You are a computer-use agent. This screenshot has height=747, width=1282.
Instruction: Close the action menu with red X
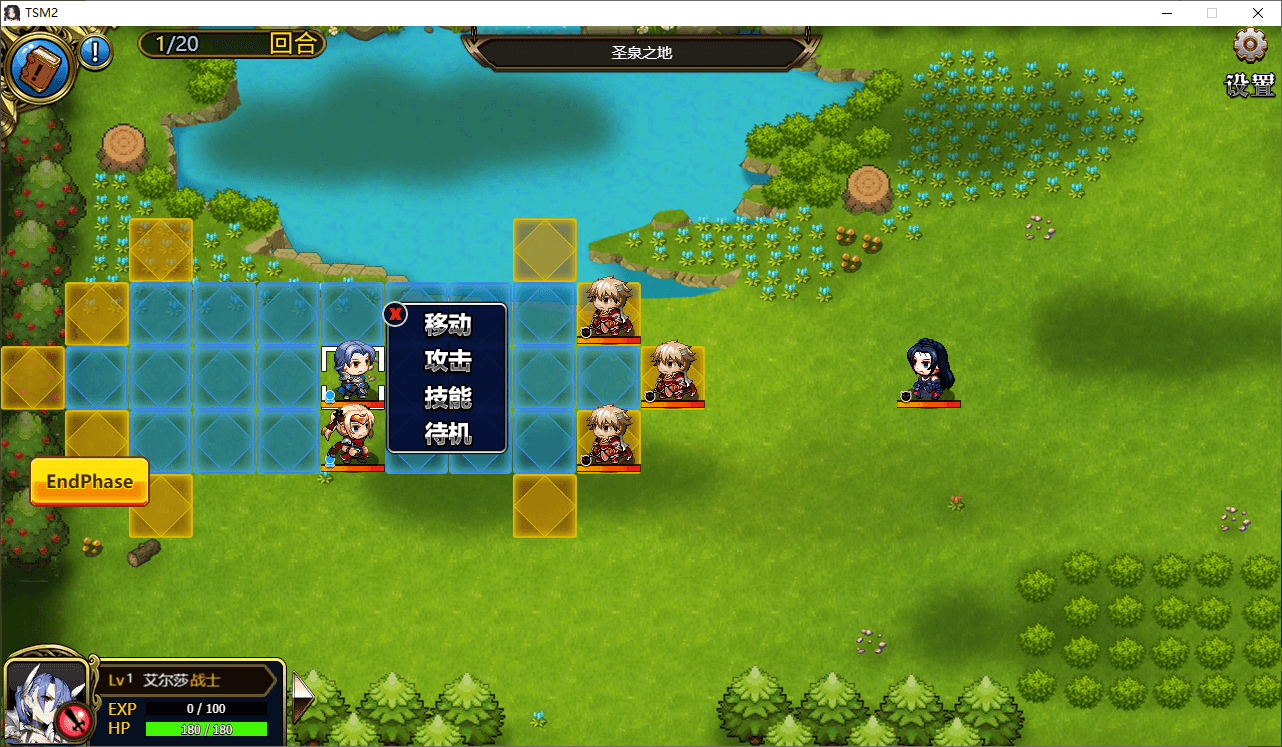click(x=396, y=315)
